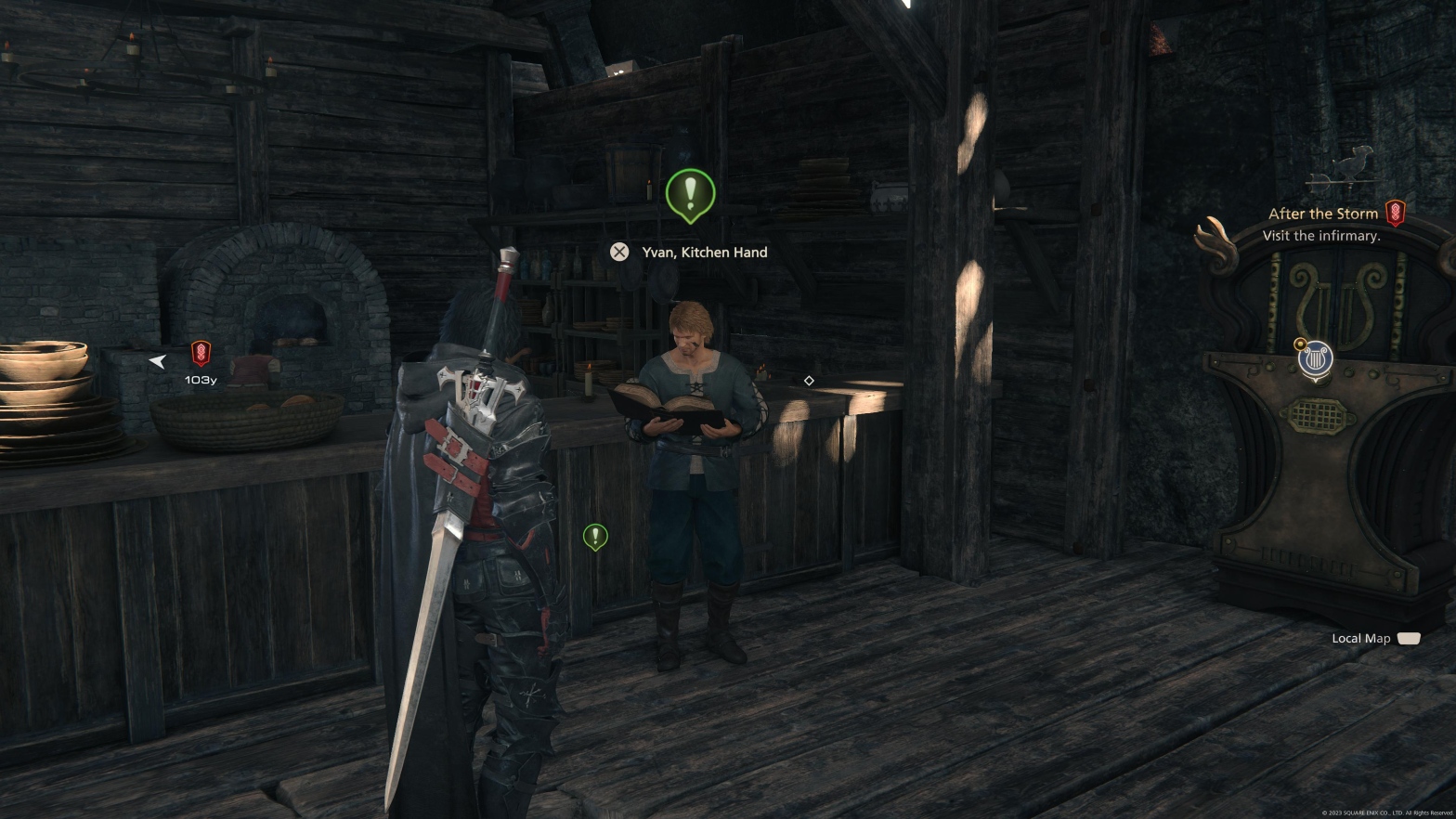Screen dimensions: 1456x819
Task: Click the small green quest marker icon
Action: tap(595, 536)
